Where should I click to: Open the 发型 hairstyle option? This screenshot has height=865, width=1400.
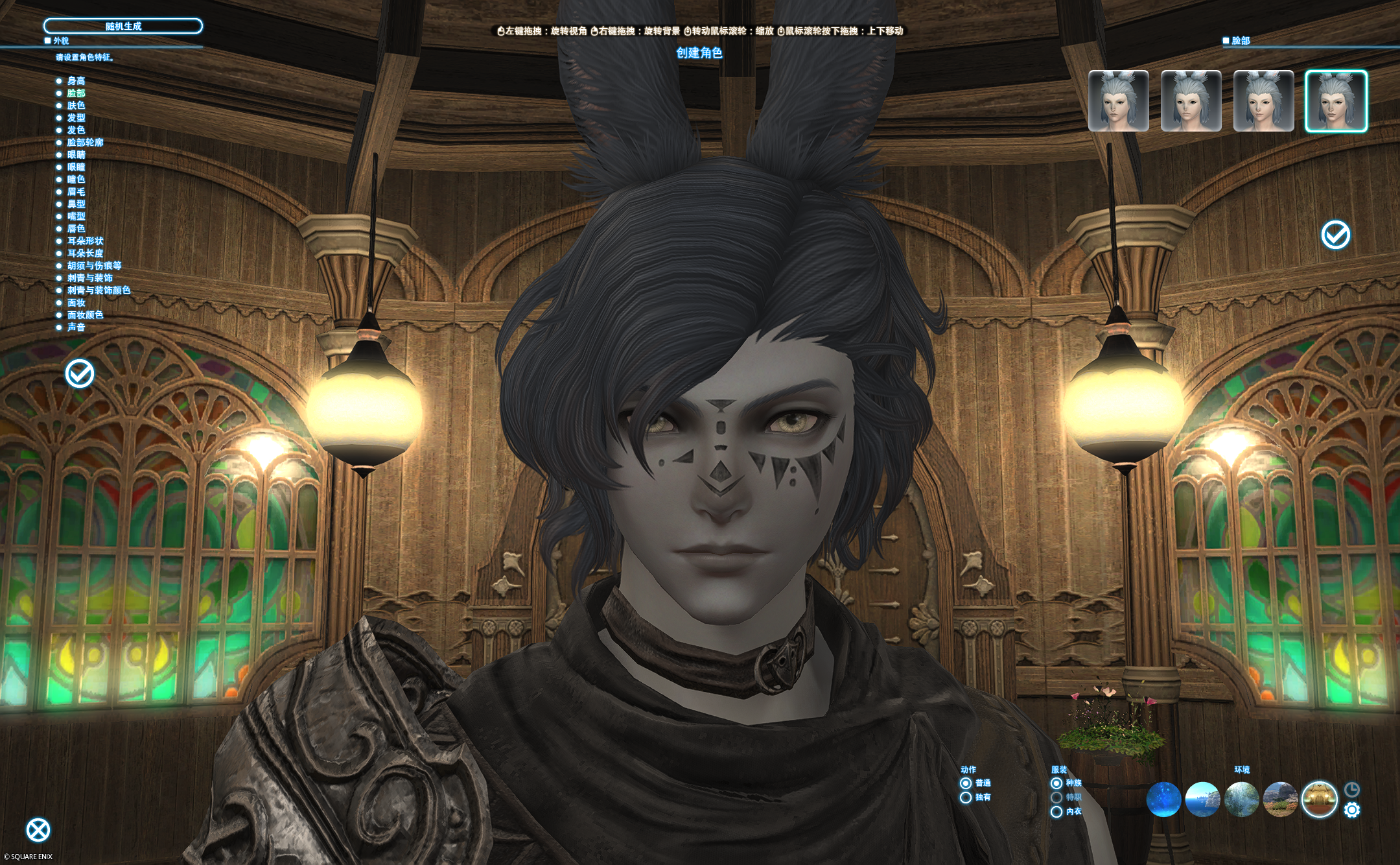(76, 118)
